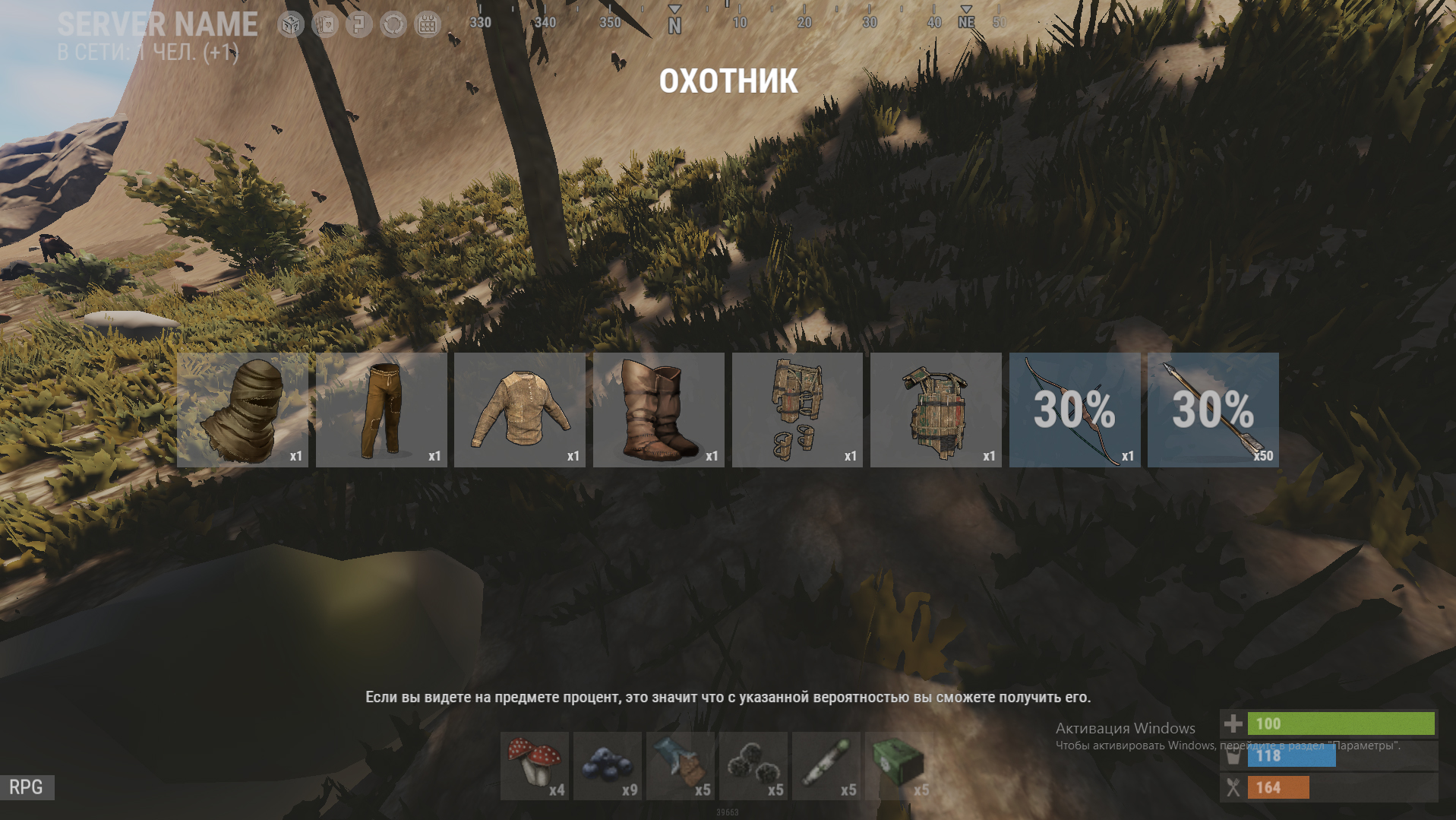Choose the arrows x50 kit item

click(x=1213, y=410)
